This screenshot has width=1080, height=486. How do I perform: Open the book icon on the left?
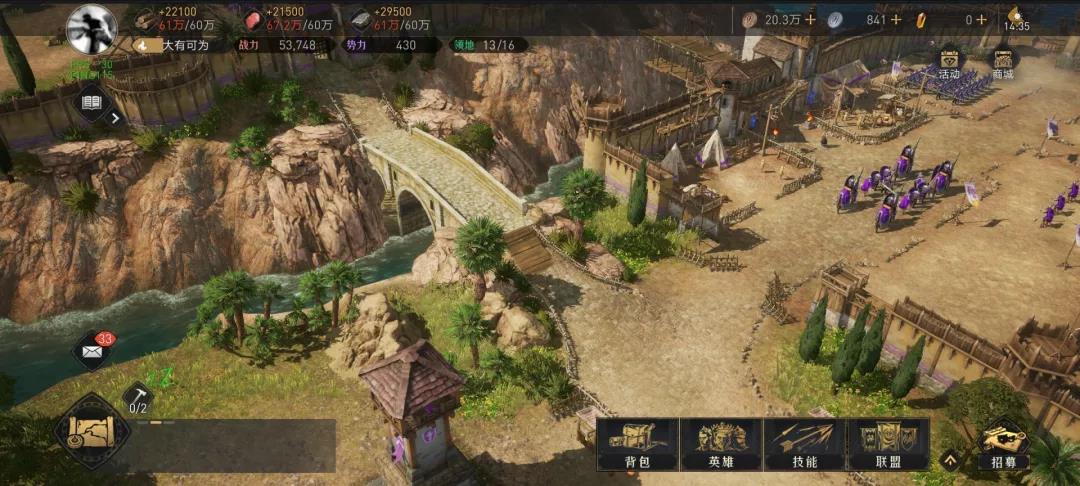pos(92,102)
